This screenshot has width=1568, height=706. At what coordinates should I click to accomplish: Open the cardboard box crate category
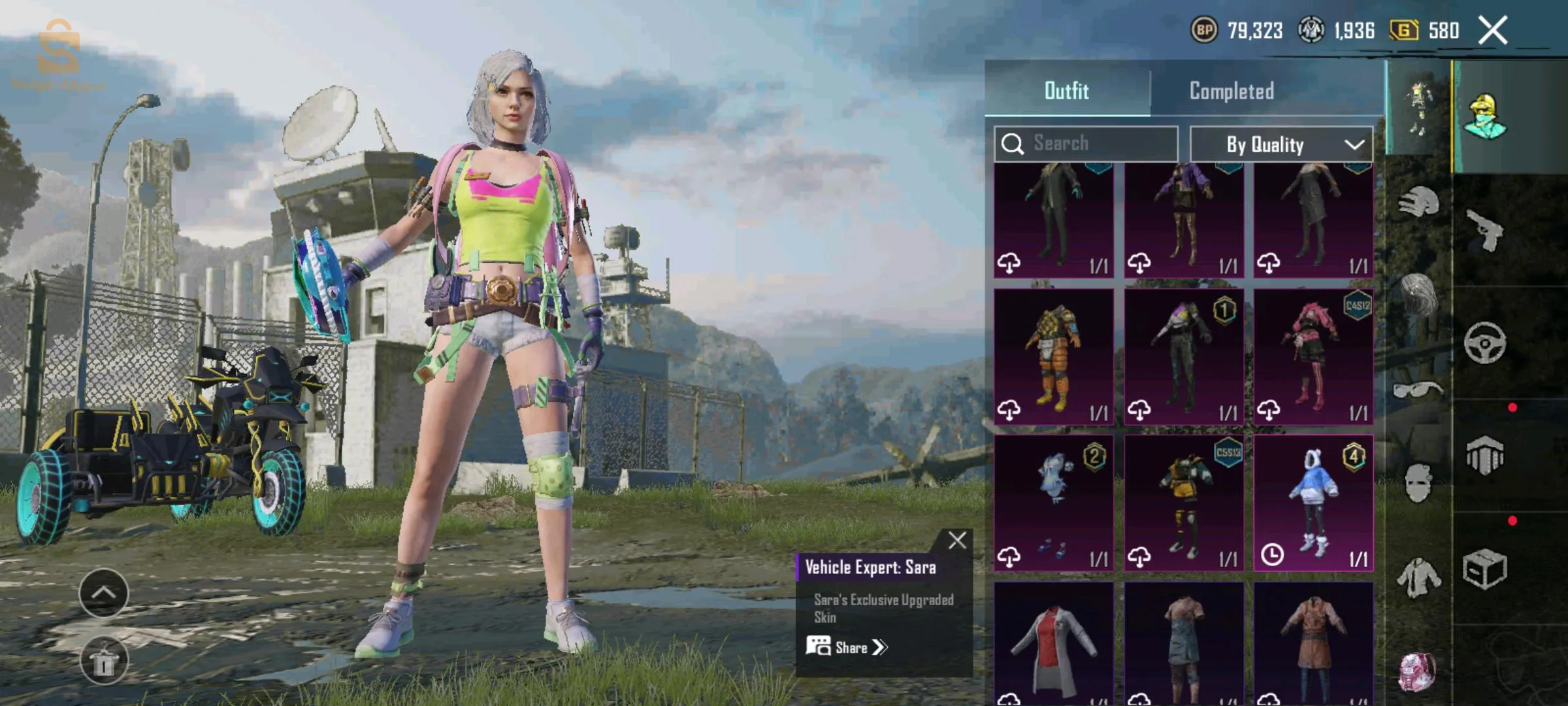click(1484, 569)
